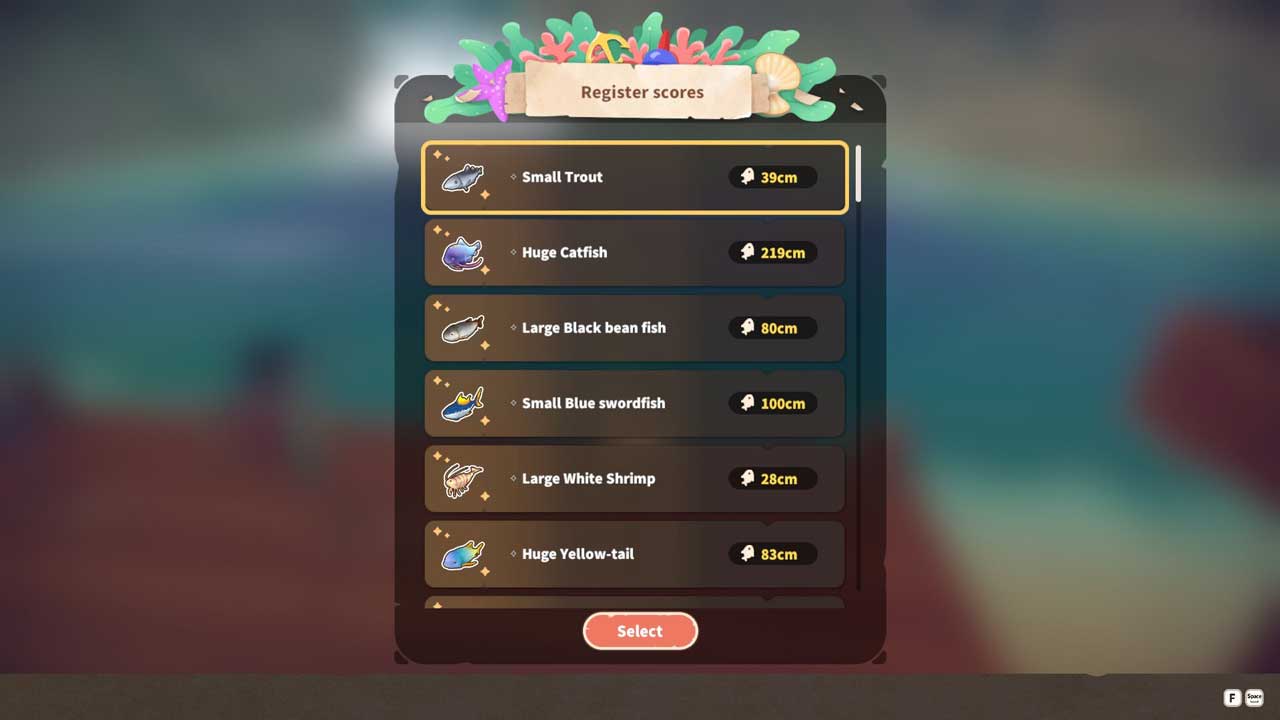The width and height of the screenshot is (1280, 720).
Task: Choose the Large White Shrimp entry
Action: 634,478
